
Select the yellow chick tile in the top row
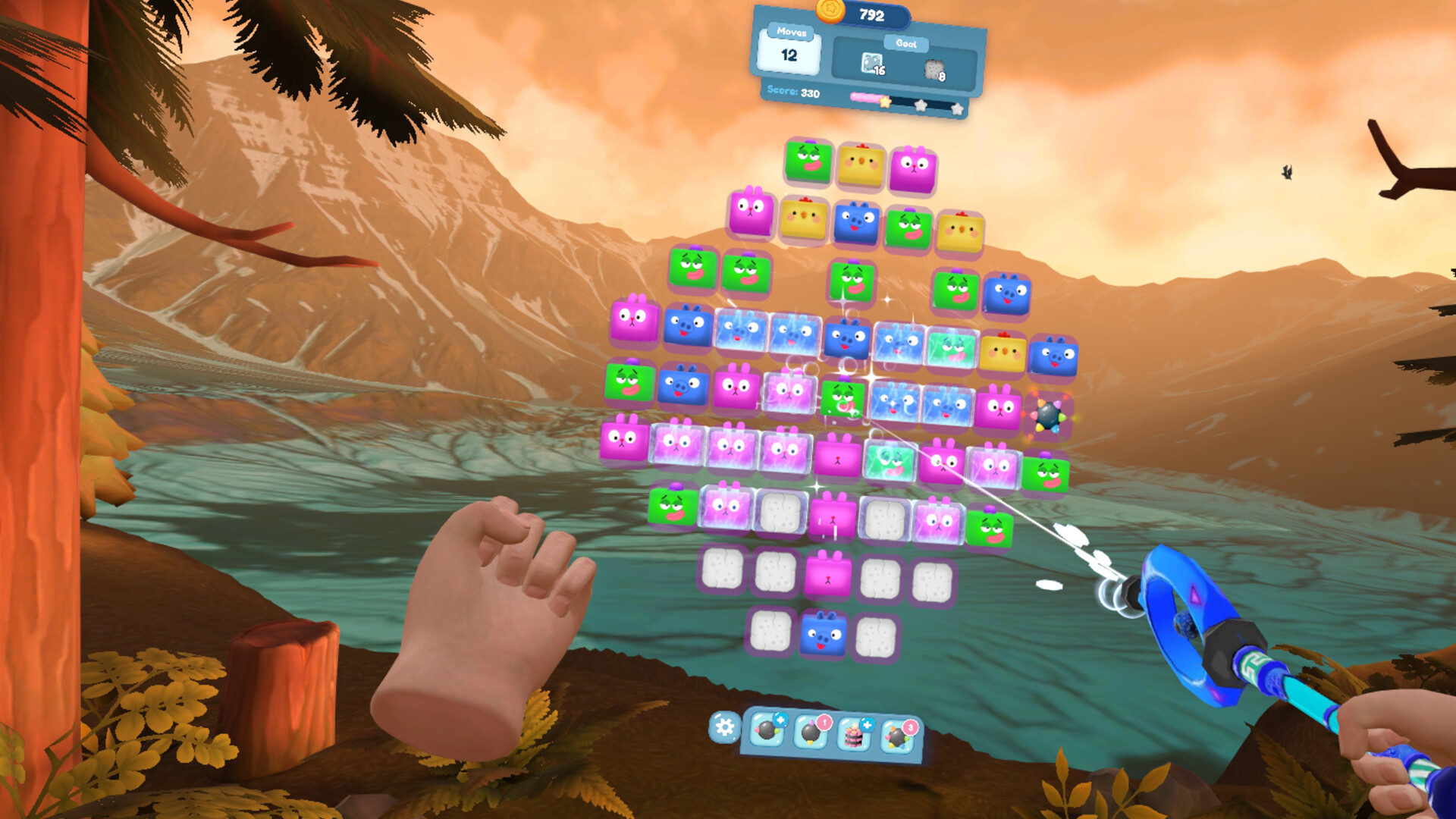(860, 162)
